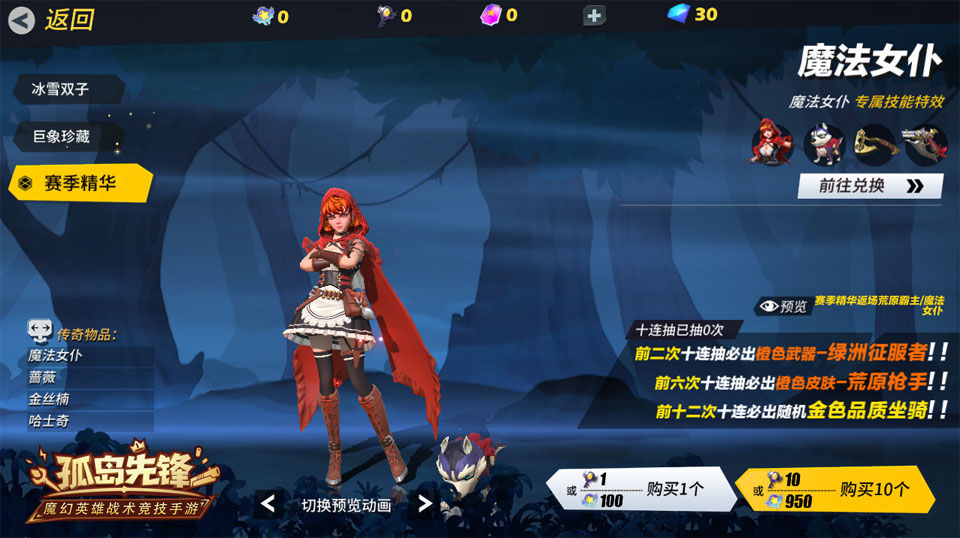This screenshot has width=960, height=538.
Task: Open the 巨象珍藏 tab
Action: 67,136
